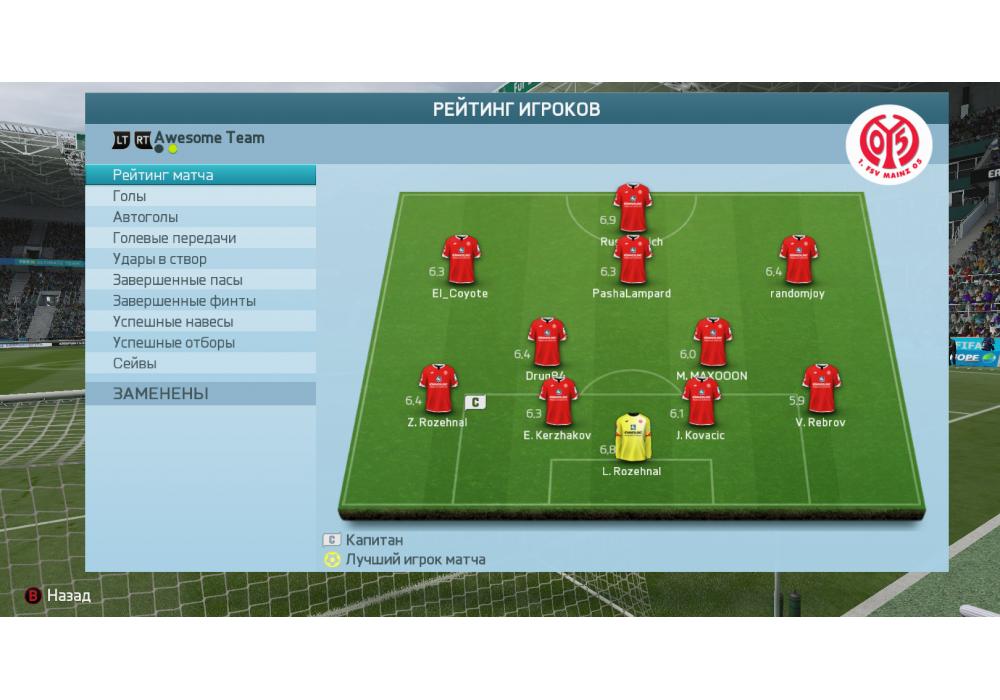Select defender V. Rebrov

pyautogui.click(x=821, y=389)
